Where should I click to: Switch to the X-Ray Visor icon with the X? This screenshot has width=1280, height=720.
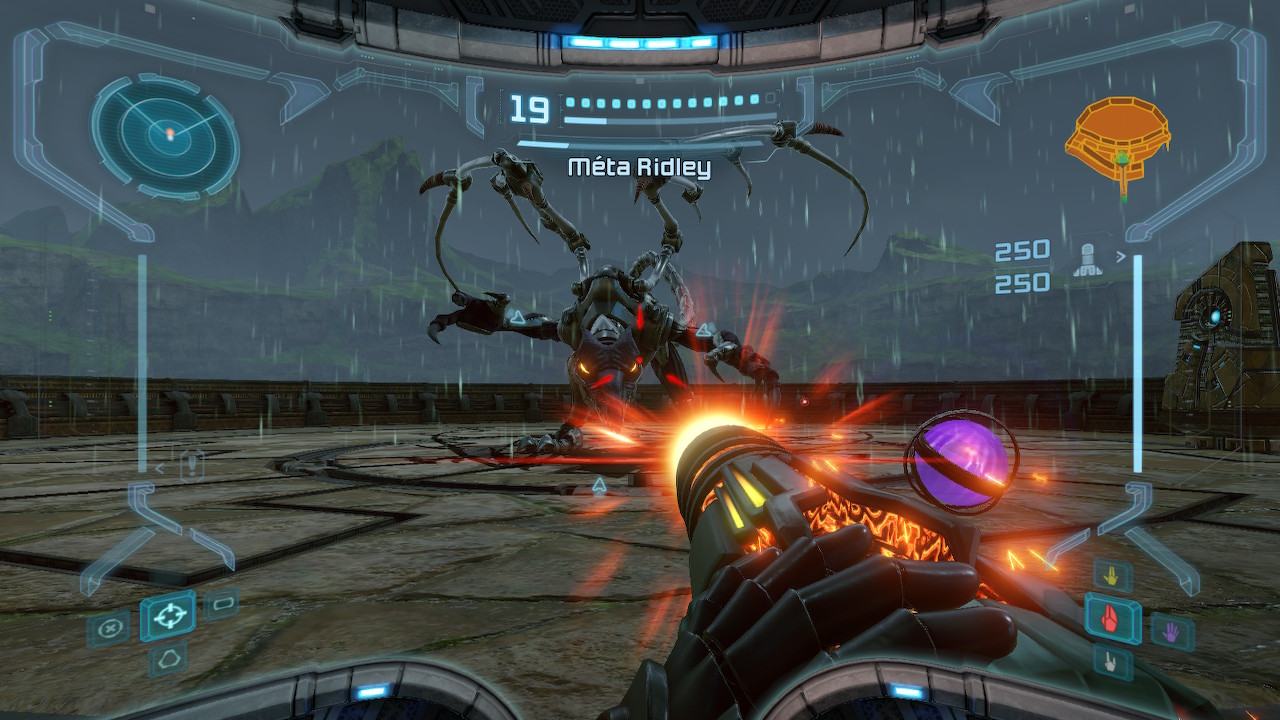[x=107, y=630]
